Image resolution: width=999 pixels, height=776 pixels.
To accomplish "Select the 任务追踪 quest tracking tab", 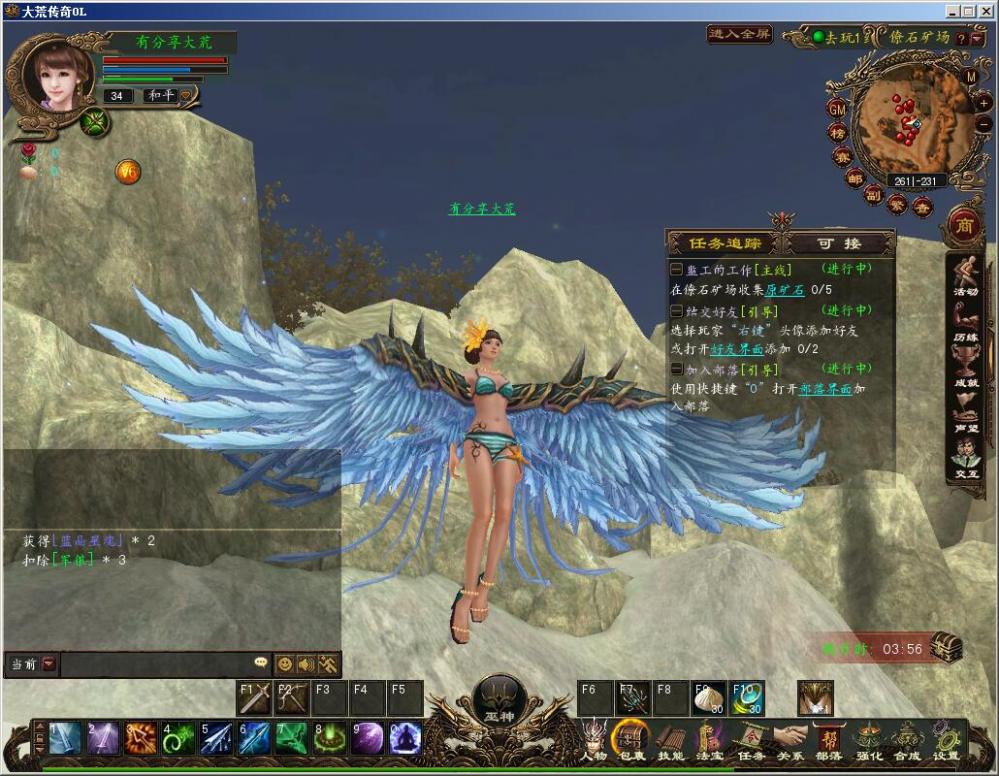I will tap(726, 243).
